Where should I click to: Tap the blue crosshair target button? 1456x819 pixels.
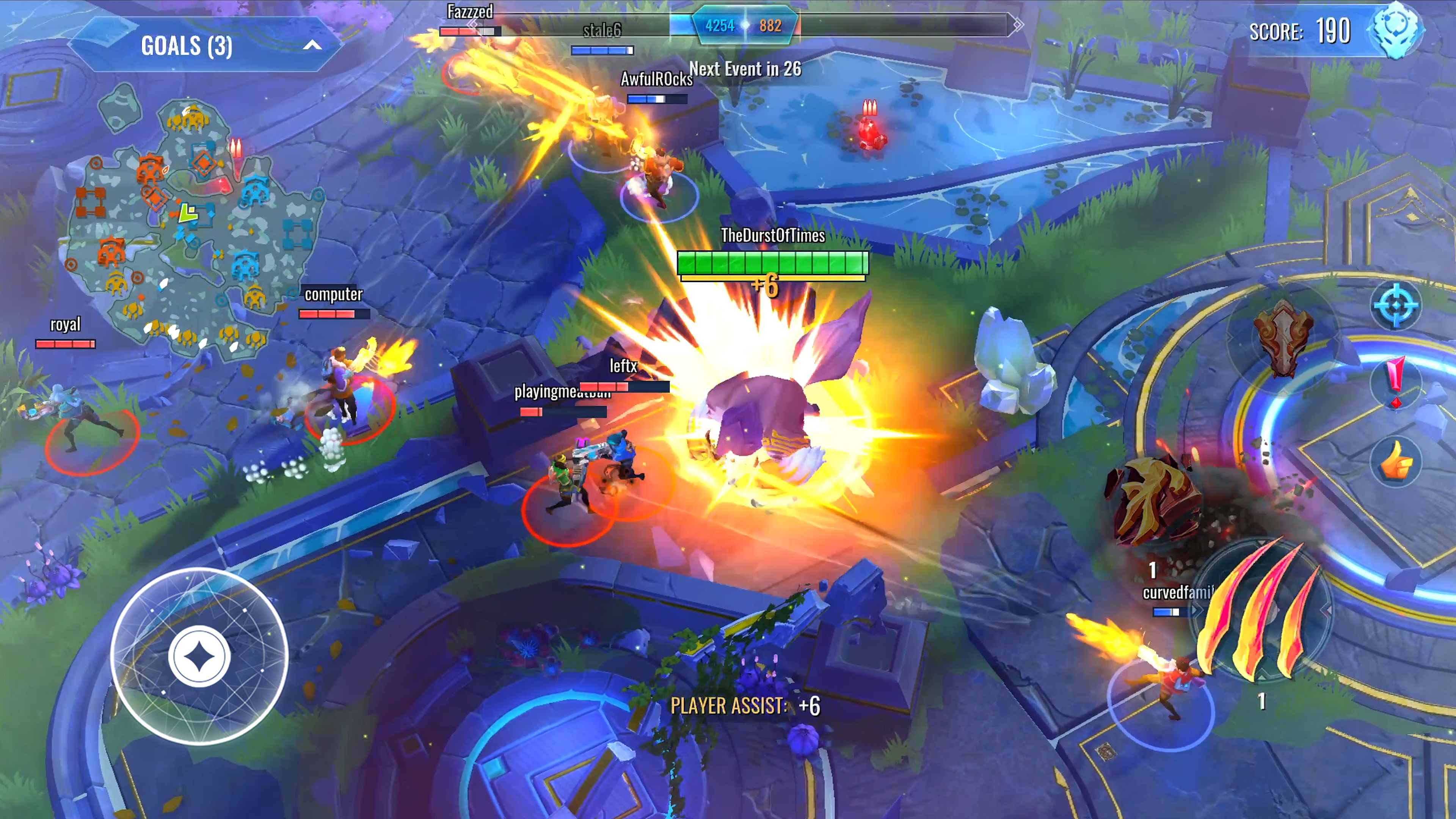click(1395, 305)
